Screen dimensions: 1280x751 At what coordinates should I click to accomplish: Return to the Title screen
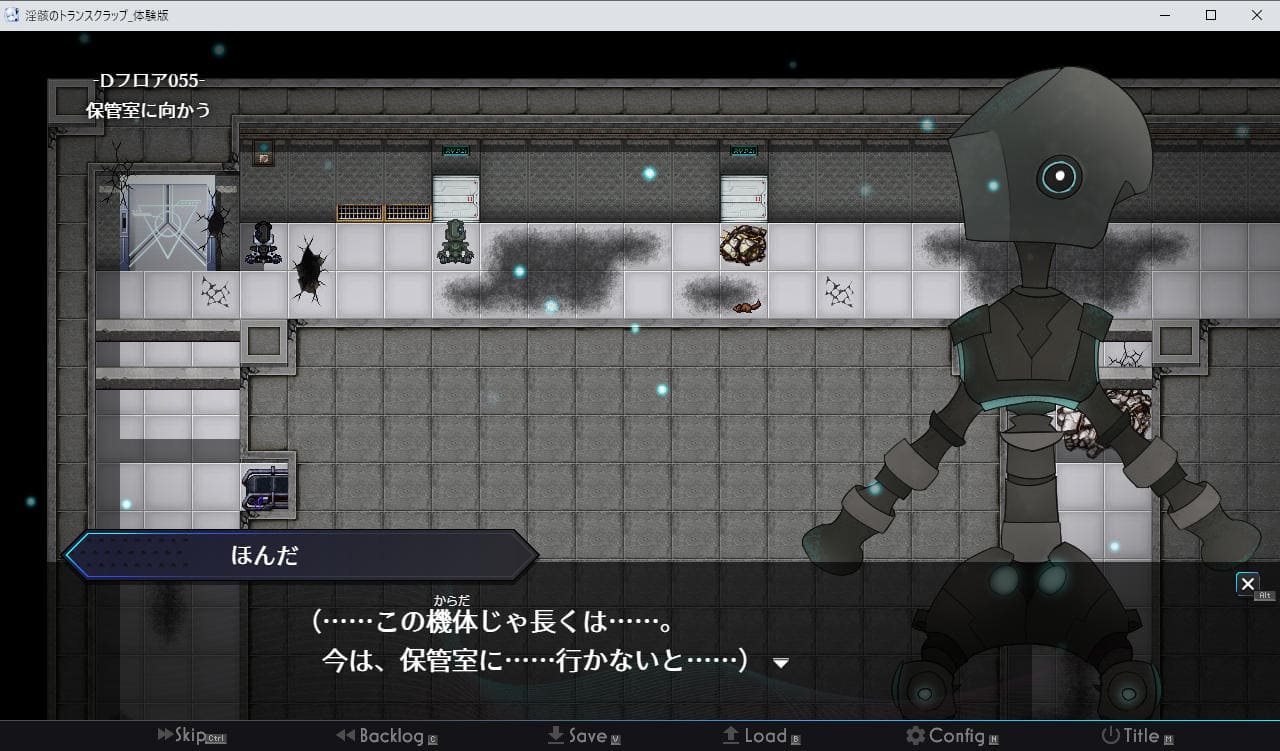point(1133,736)
